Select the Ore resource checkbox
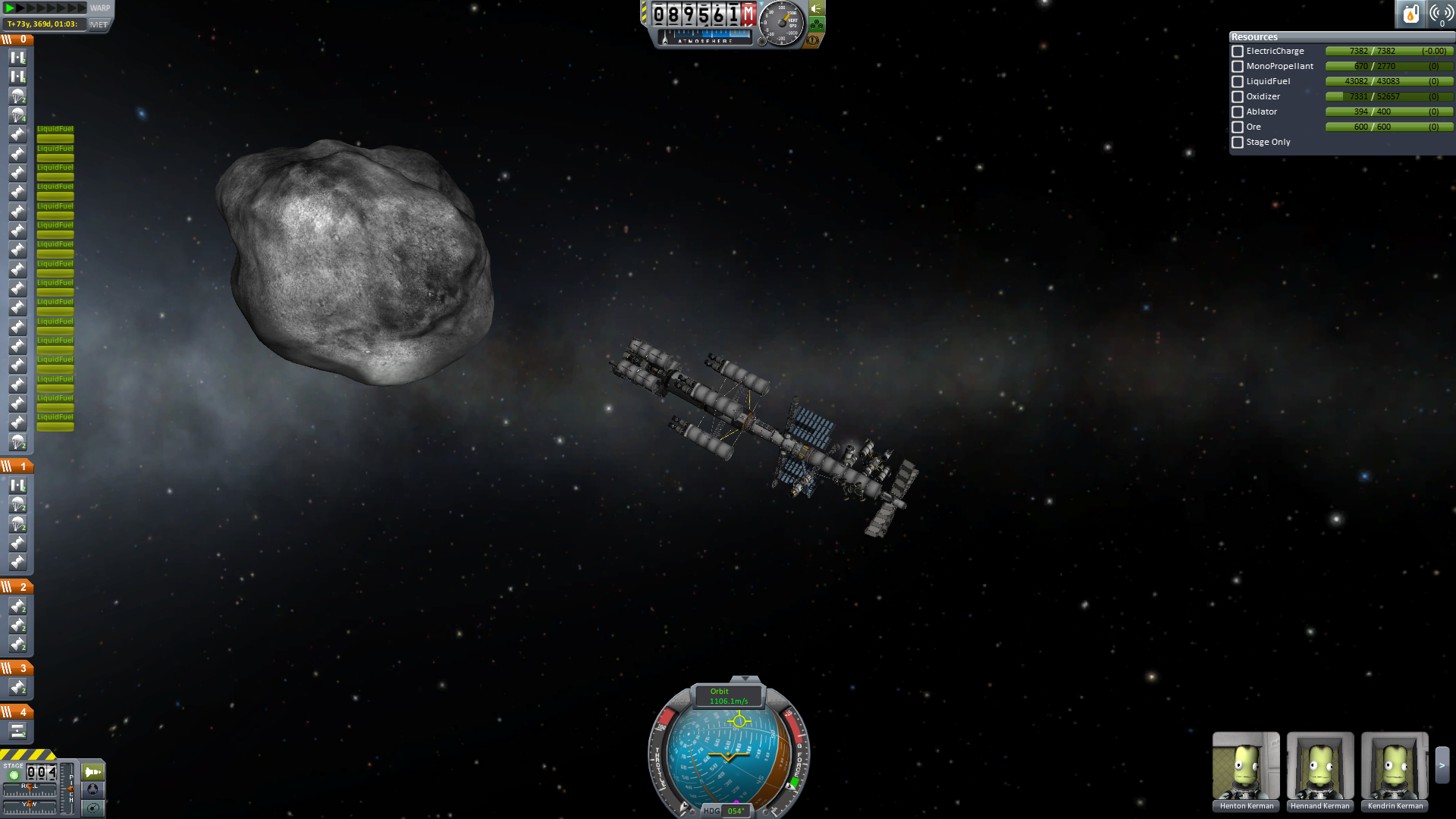 [x=1238, y=127]
